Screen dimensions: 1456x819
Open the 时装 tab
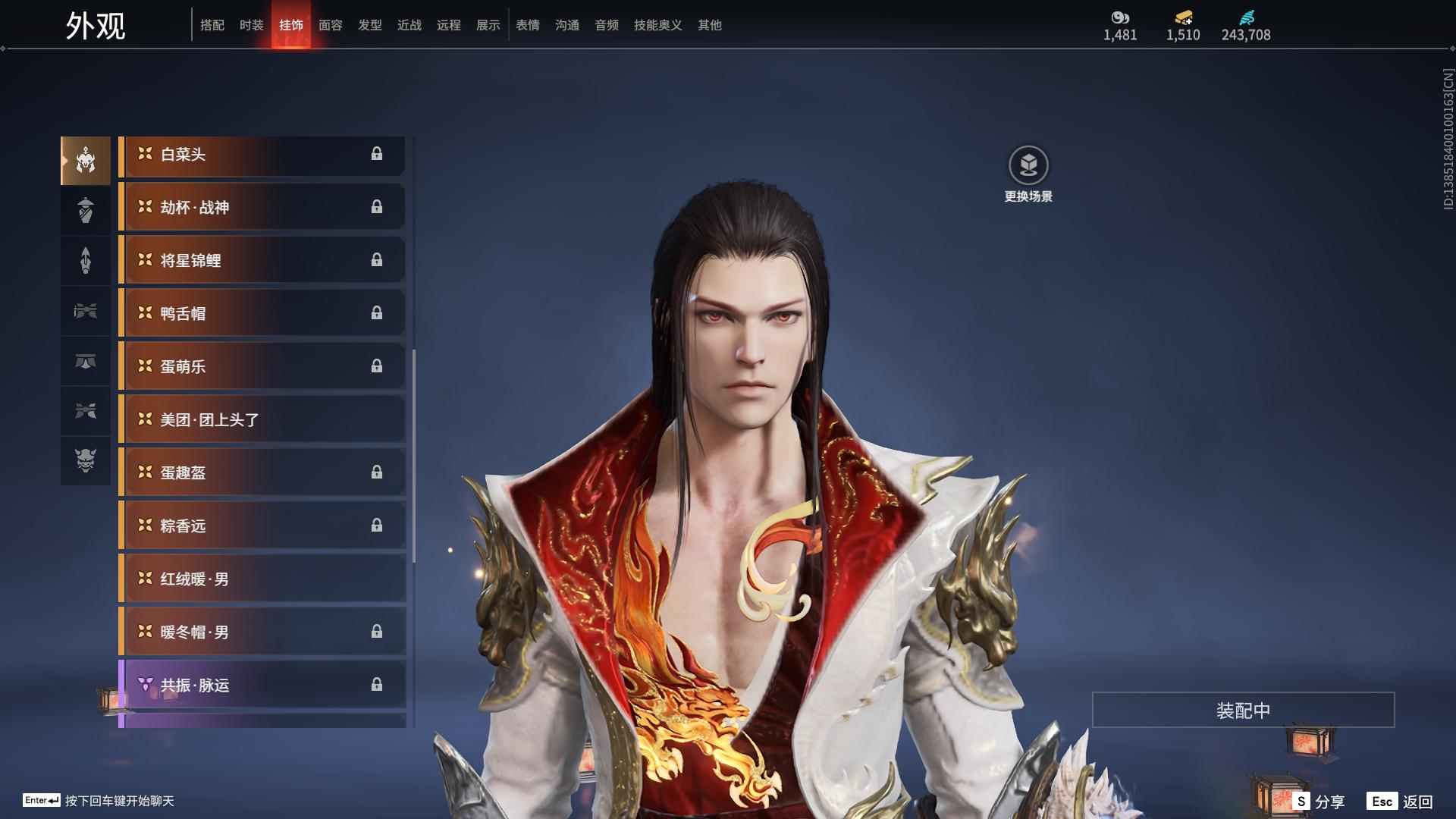click(251, 25)
